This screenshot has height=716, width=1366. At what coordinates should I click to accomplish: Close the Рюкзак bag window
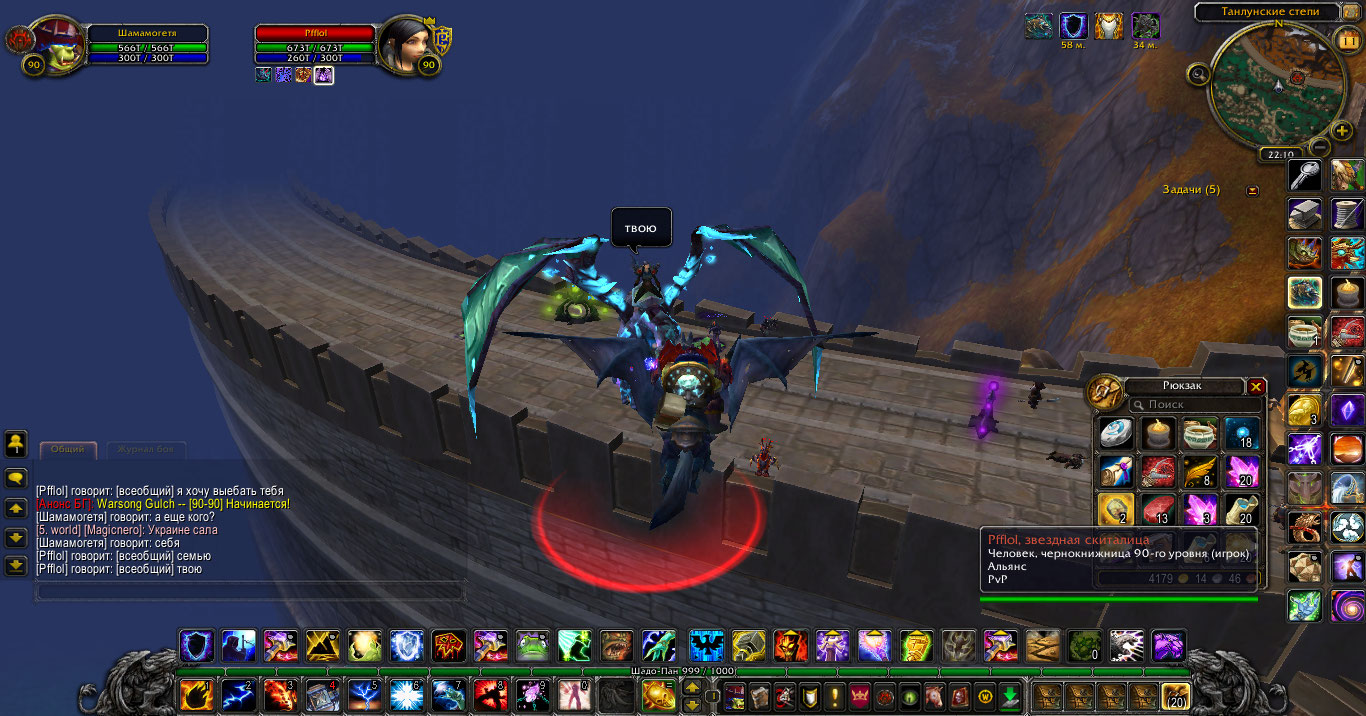click(1257, 387)
